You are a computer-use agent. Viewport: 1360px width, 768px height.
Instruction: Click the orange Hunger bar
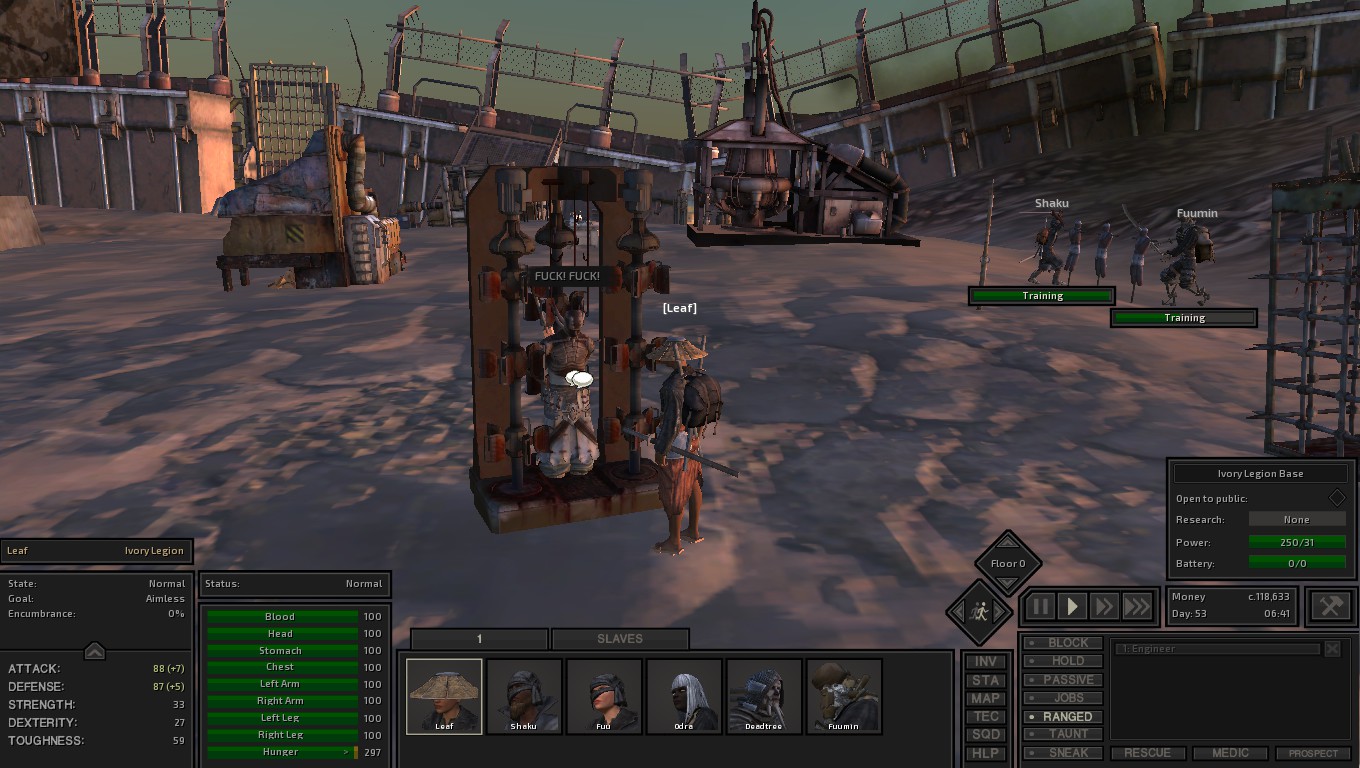tap(280, 751)
